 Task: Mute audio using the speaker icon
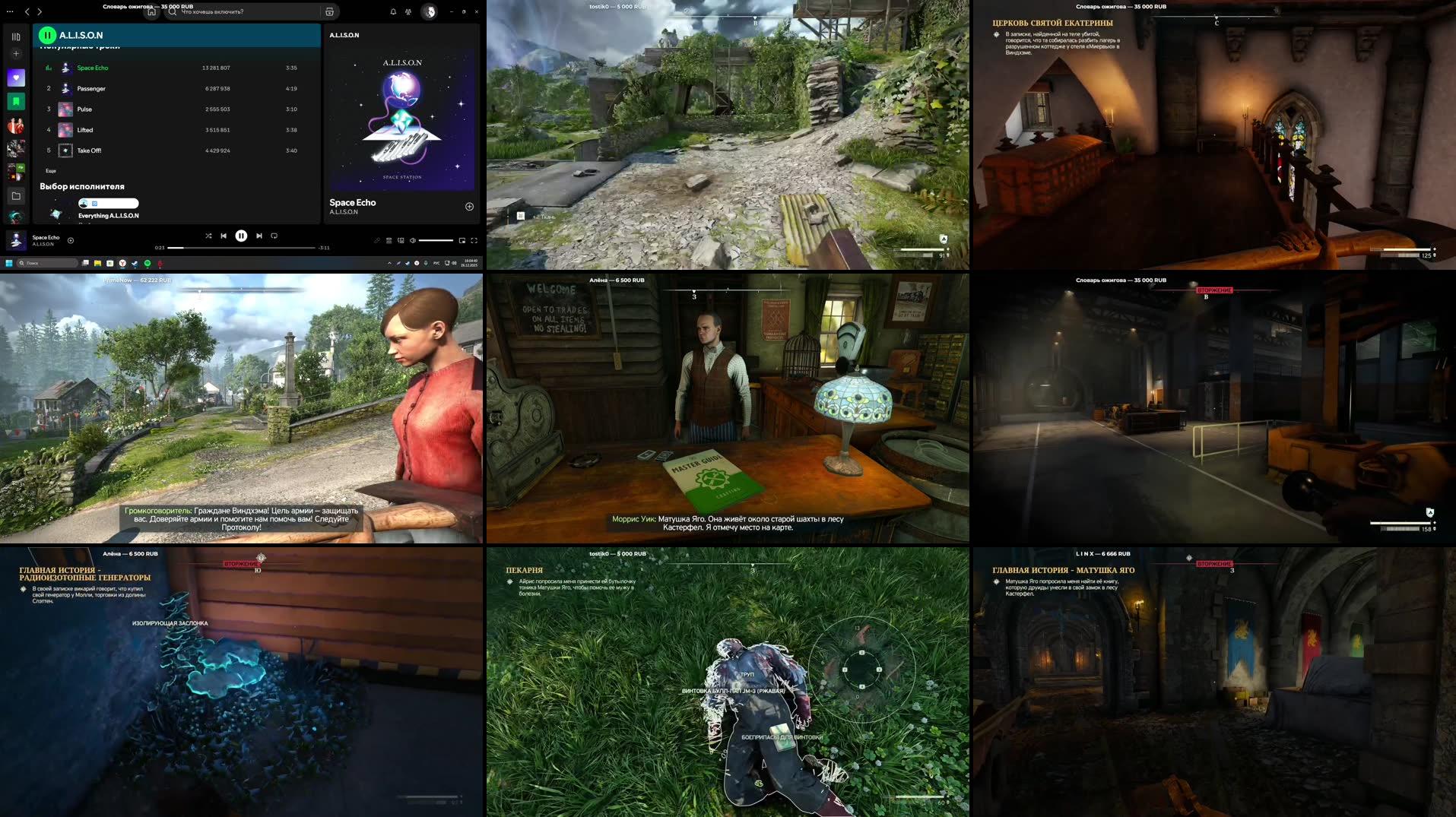[x=414, y=239]
